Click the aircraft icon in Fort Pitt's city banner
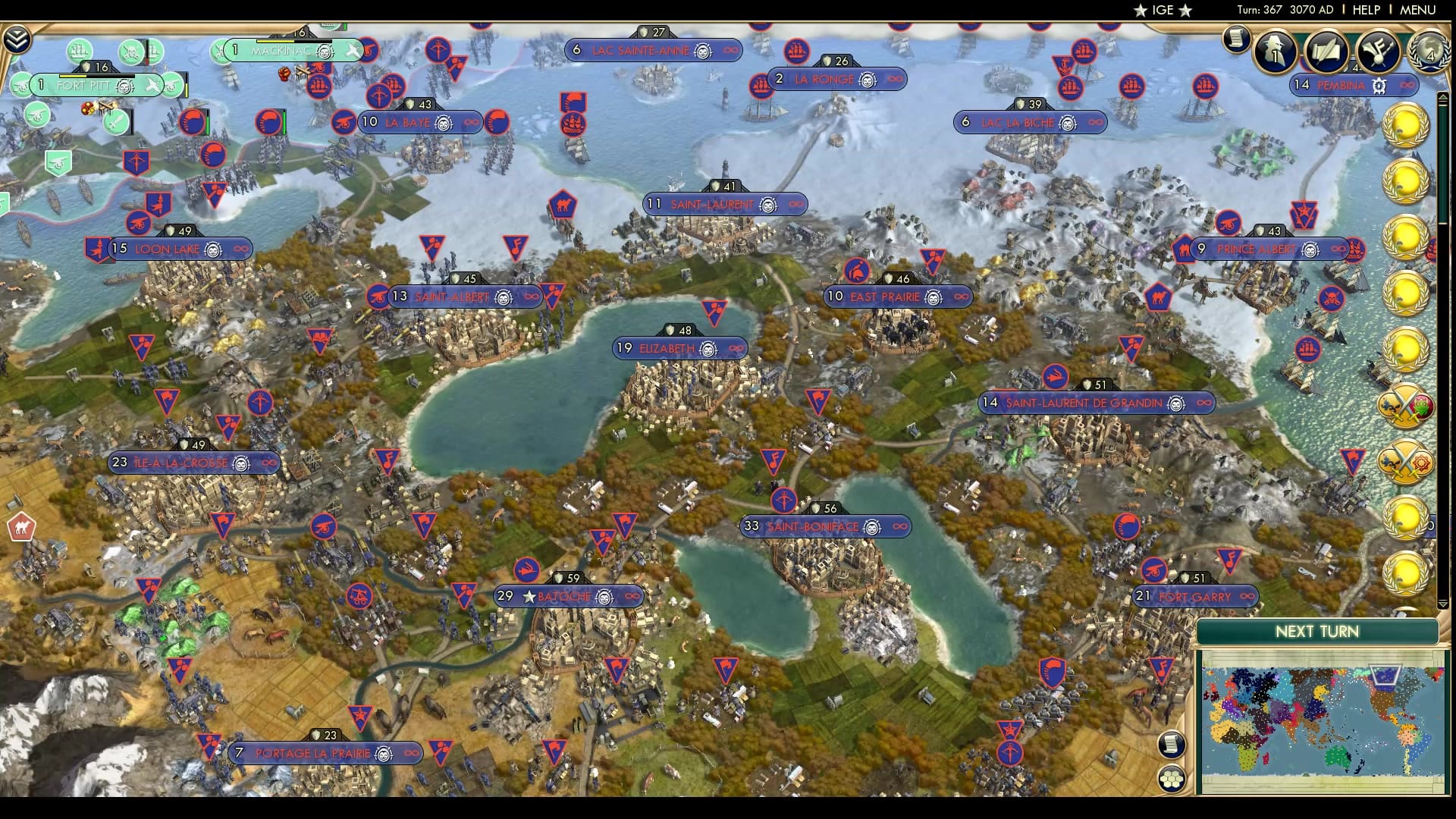1456x819 pixels. tap(153, 85)
